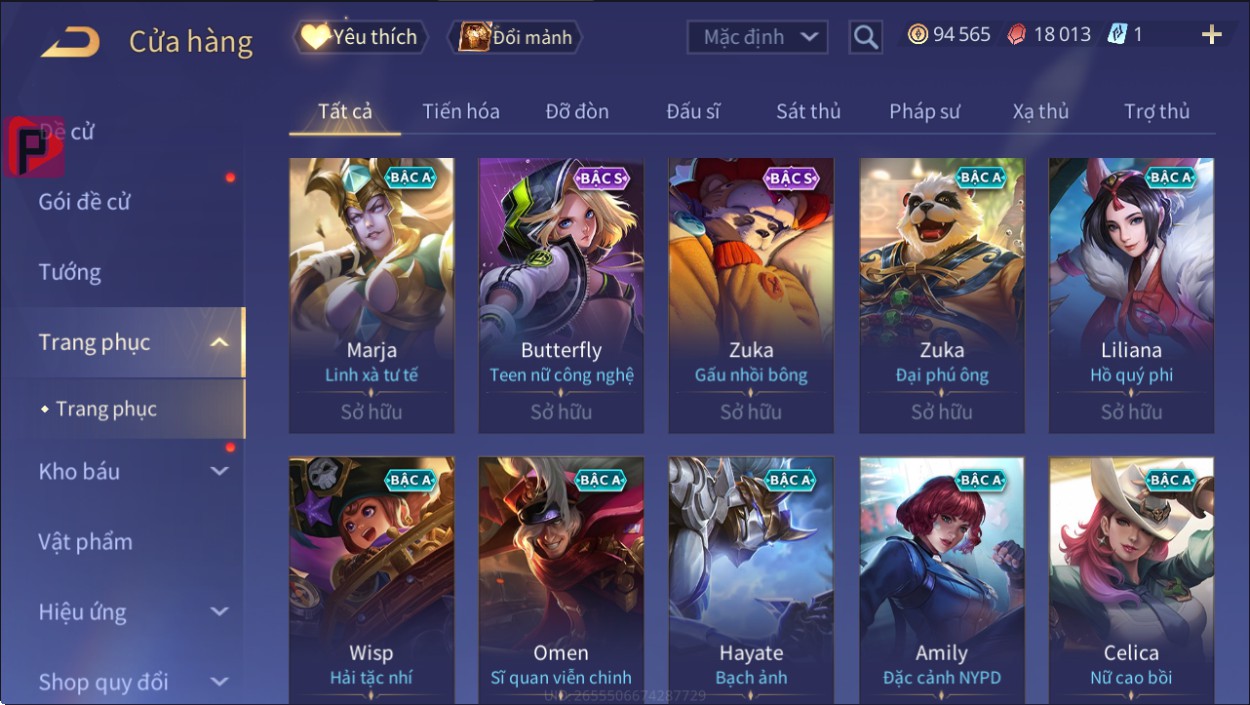Choose the Butterfly Teen nữ công nghệ skin
Image resolution: width=1250 pixels, height=705 pixels.
click(561, 290)
